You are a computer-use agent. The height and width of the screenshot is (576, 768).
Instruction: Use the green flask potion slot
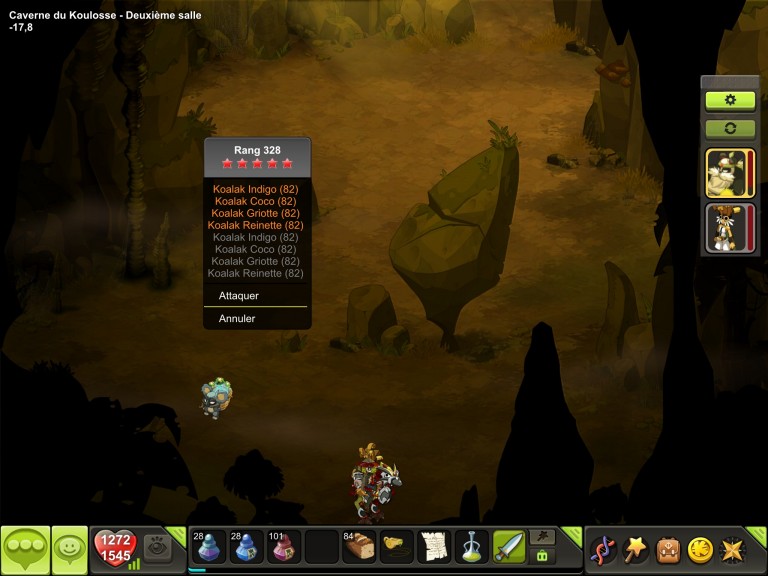[471, 547]
